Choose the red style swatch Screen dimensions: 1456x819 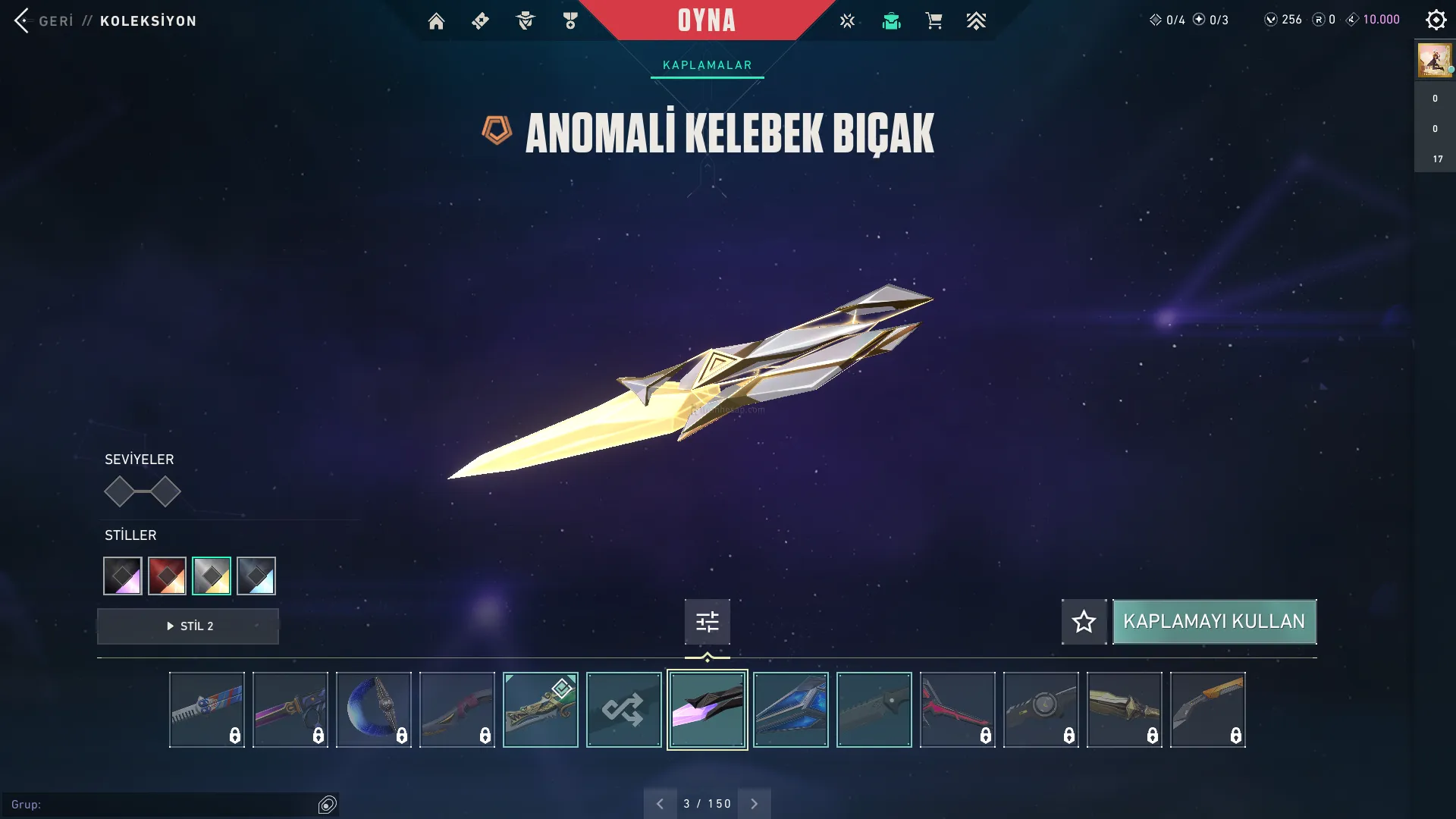167,576
